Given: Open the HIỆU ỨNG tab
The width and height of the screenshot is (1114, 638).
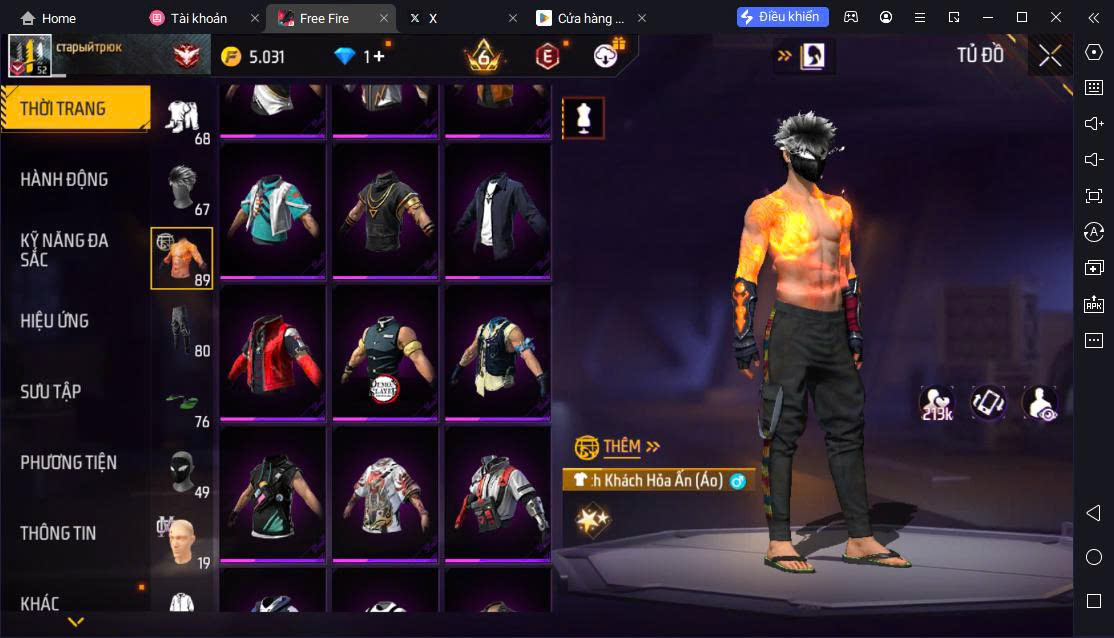Looking at the screenshot, I should click(55, 321).
